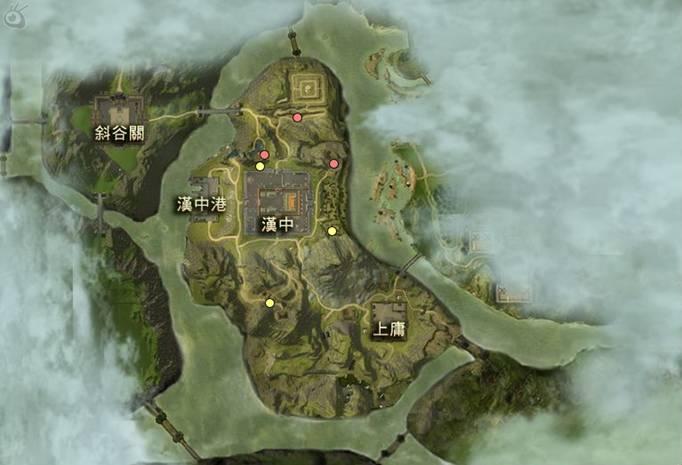Click the red marker below the northern square fort
The image size is (682, 465).
297,117
